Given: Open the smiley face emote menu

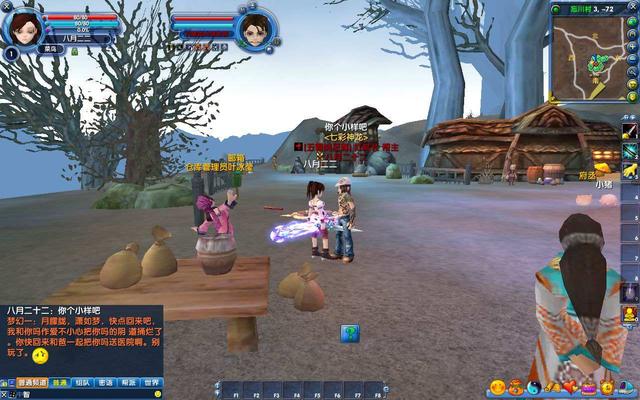Looking at the screenshot, I should pos(497,387).
